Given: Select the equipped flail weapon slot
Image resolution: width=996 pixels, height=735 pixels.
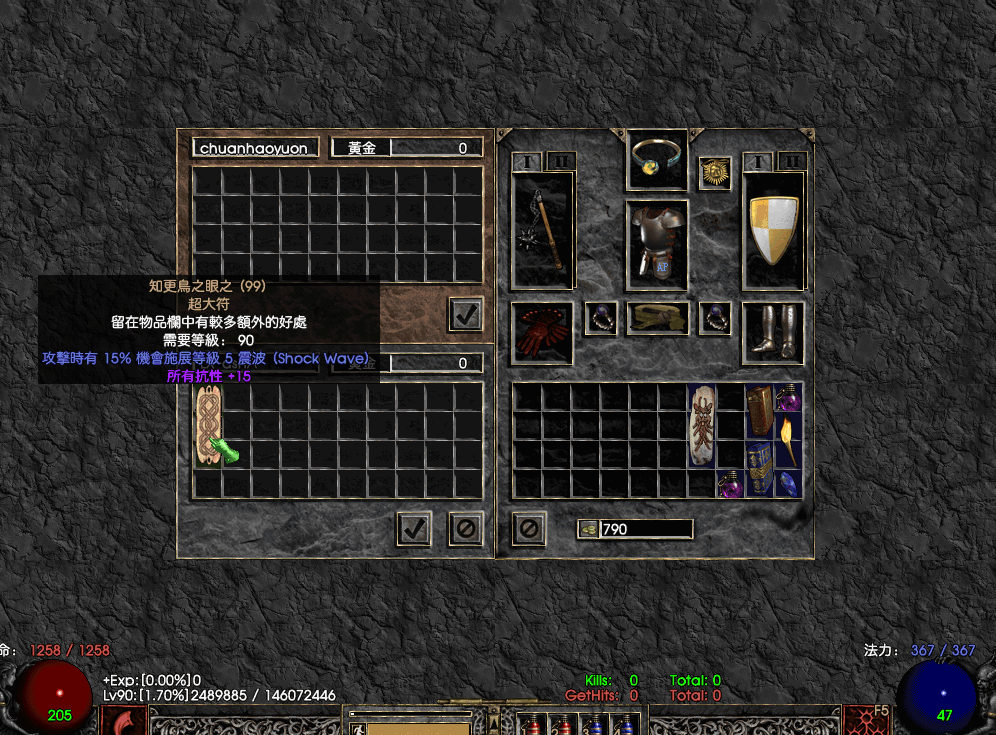Looking at the screenshot, I should pos(543,231).
